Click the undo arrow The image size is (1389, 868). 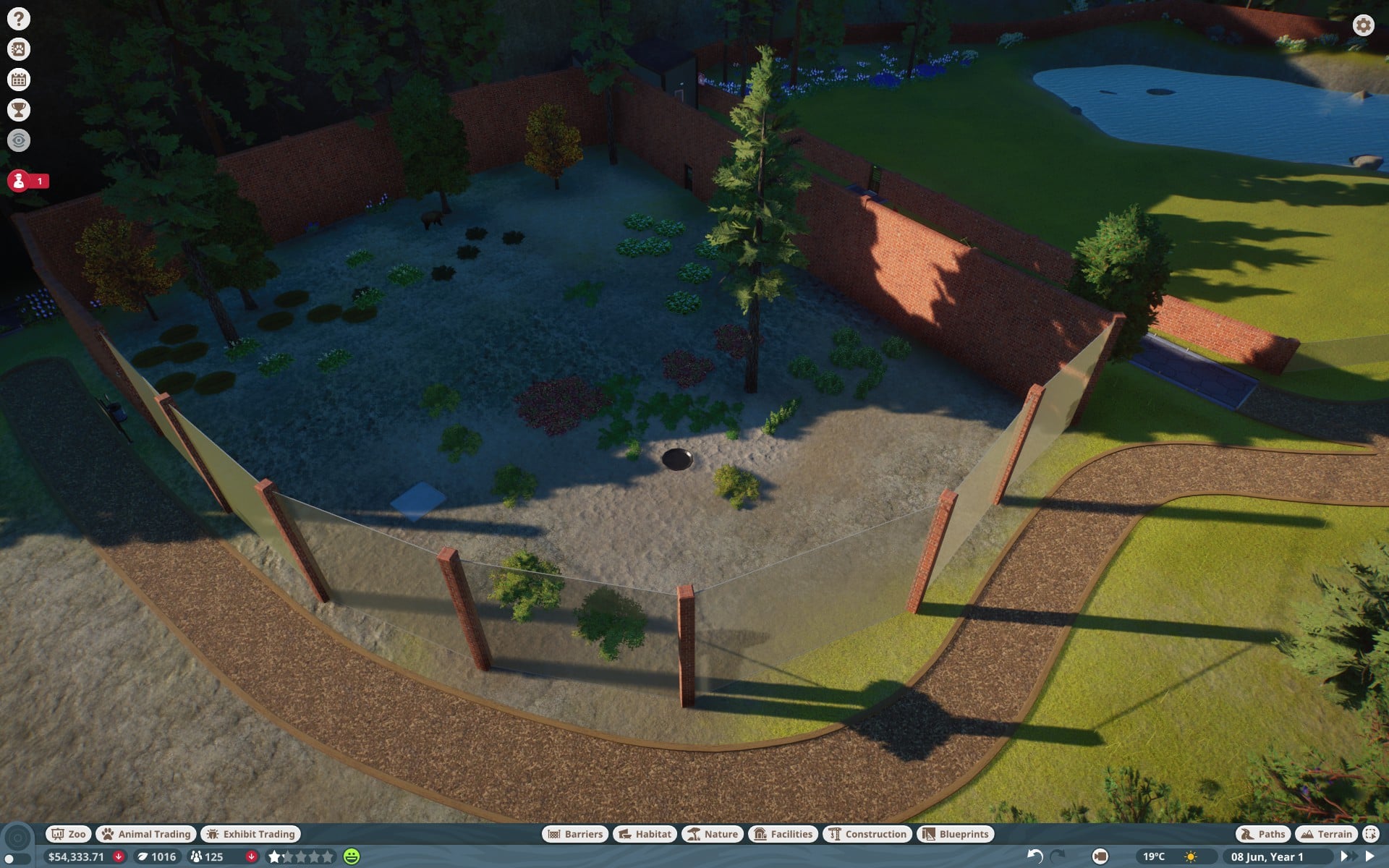1035,856
